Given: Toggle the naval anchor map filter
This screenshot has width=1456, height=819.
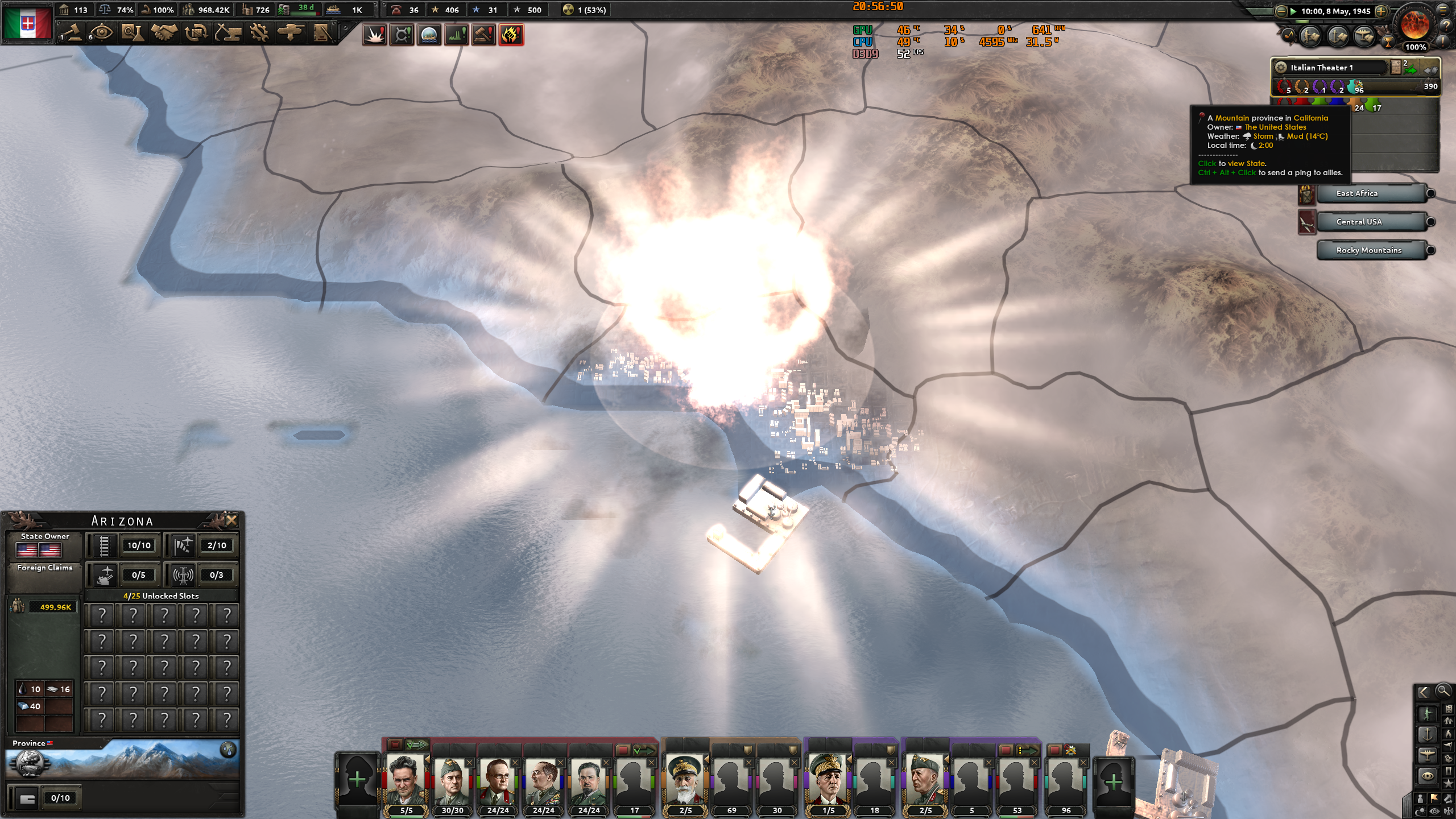Looking at the screenshot, I should pyautogui.click(x=1428, y=734).
